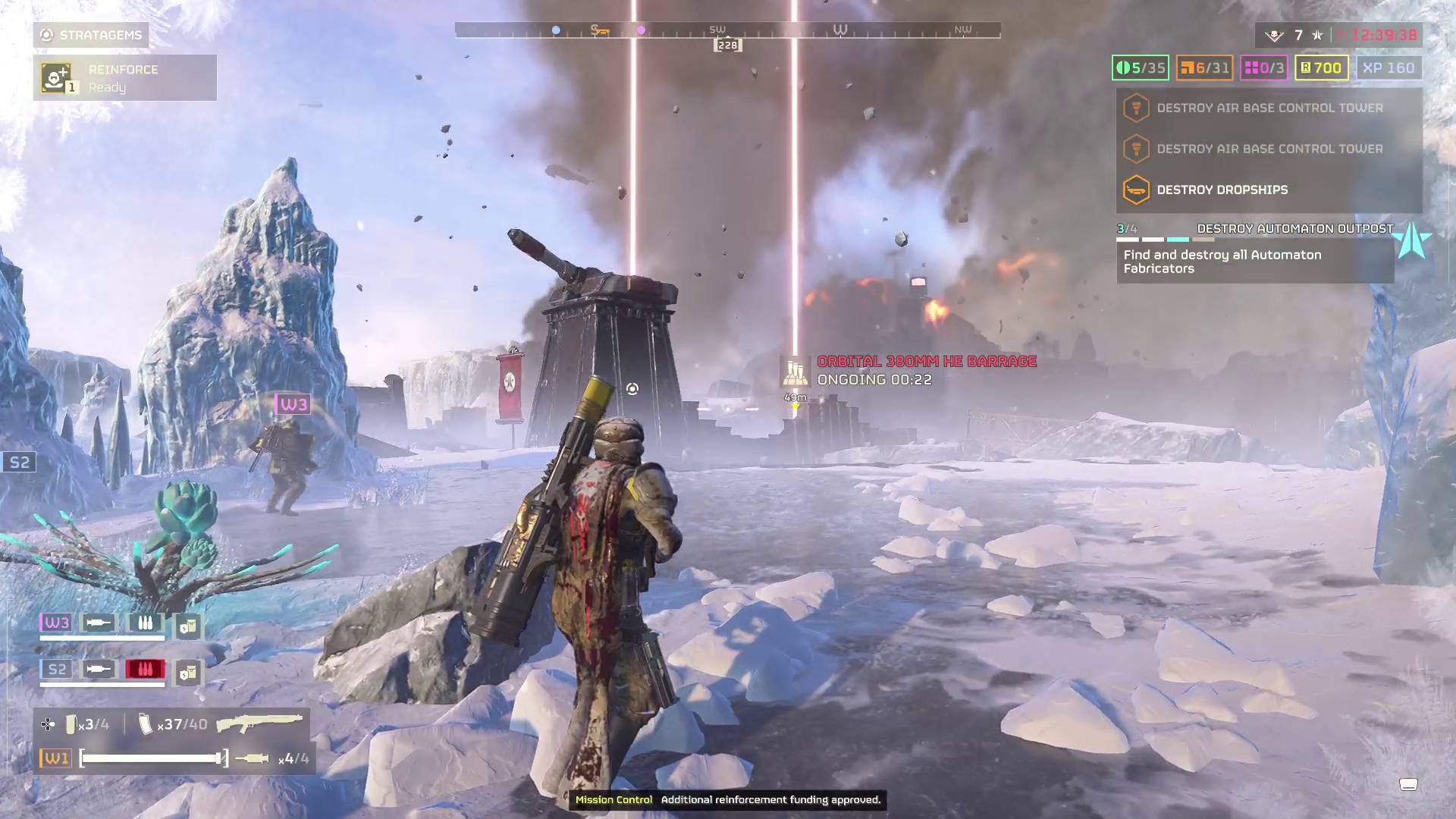The height and width of the screenshot is (819, 1456).
Task: Click the magazine icon showing x37/40
Action: (x=144, y=723)
